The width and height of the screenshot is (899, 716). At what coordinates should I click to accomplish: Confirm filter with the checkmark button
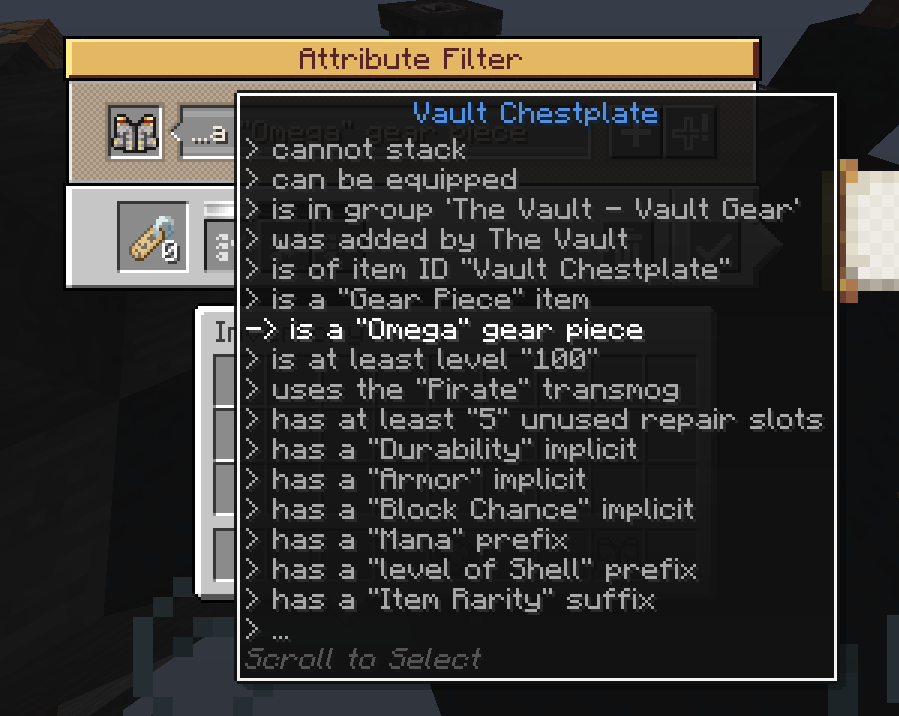[x=714, y=244]
